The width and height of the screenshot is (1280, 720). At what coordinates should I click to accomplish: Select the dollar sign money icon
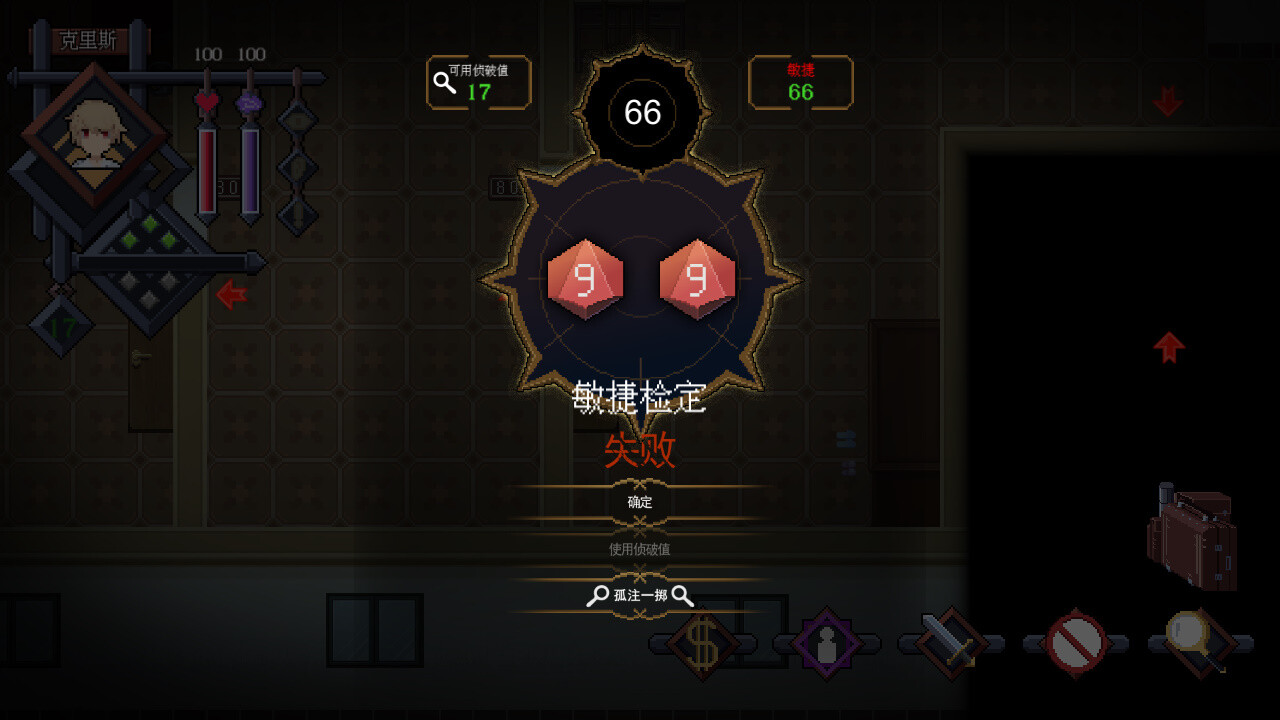pos(701,643)
